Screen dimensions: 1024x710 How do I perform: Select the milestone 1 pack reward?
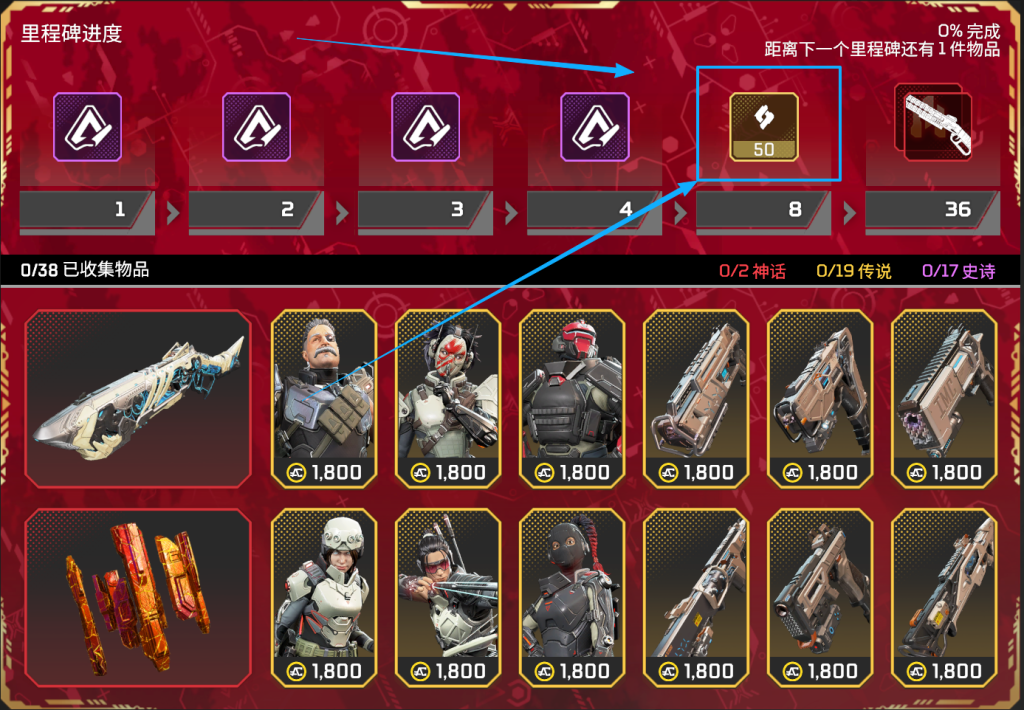(87, 127)
